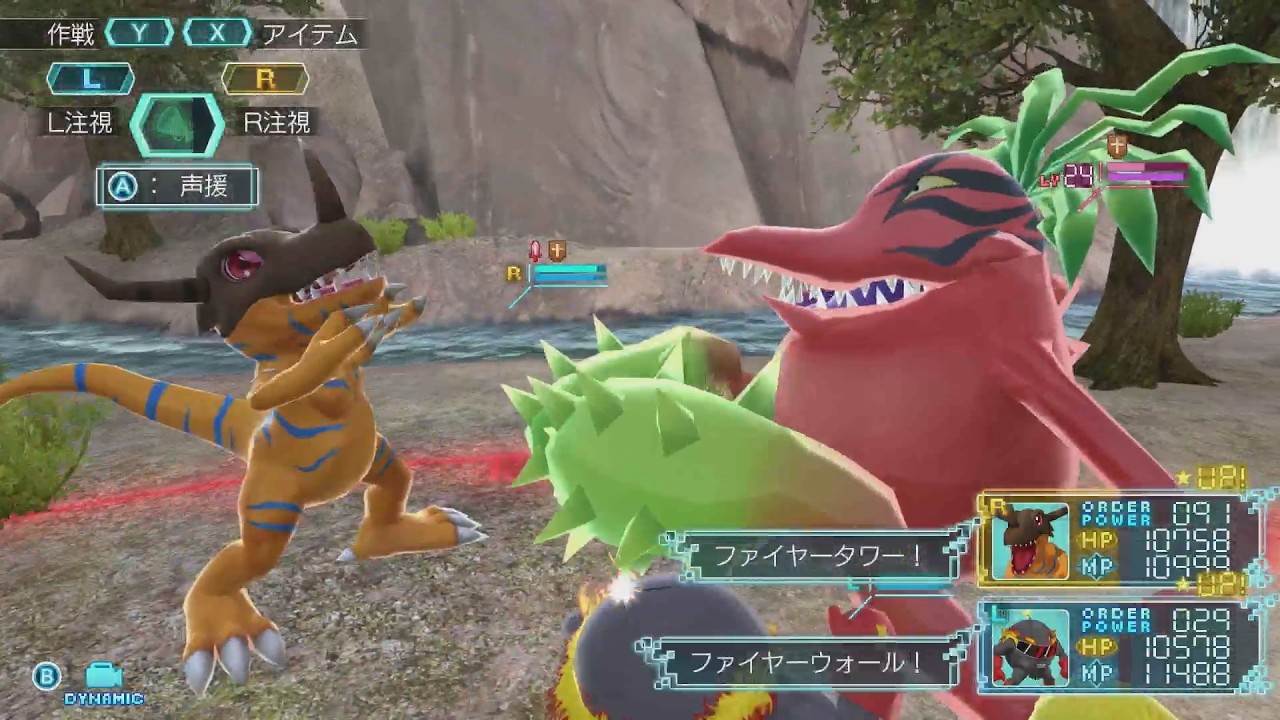Image resolution: width=1280 pixels, height=720 pixels.
Task: Select the L partner portrait in lower panel
Action: 1030,648
